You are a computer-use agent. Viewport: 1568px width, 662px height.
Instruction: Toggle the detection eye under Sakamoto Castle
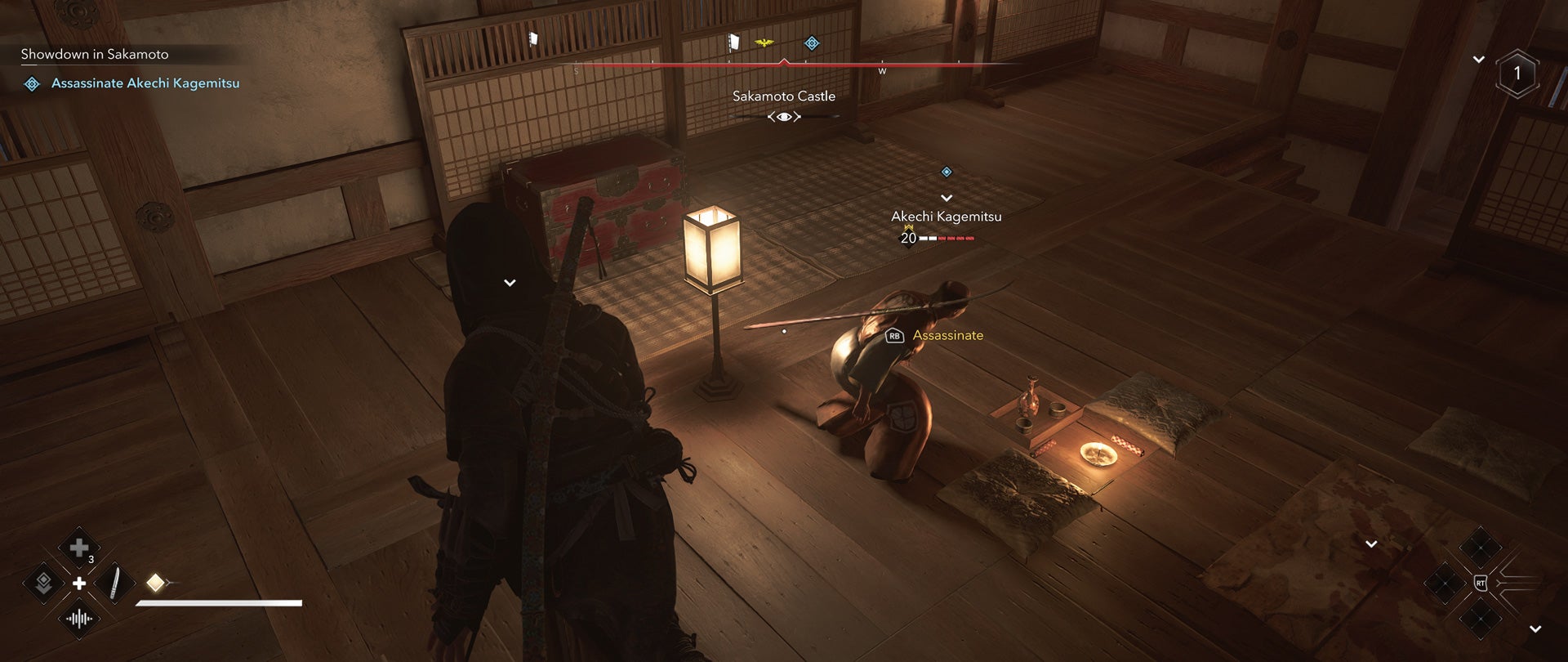click(x=783, y=116)
